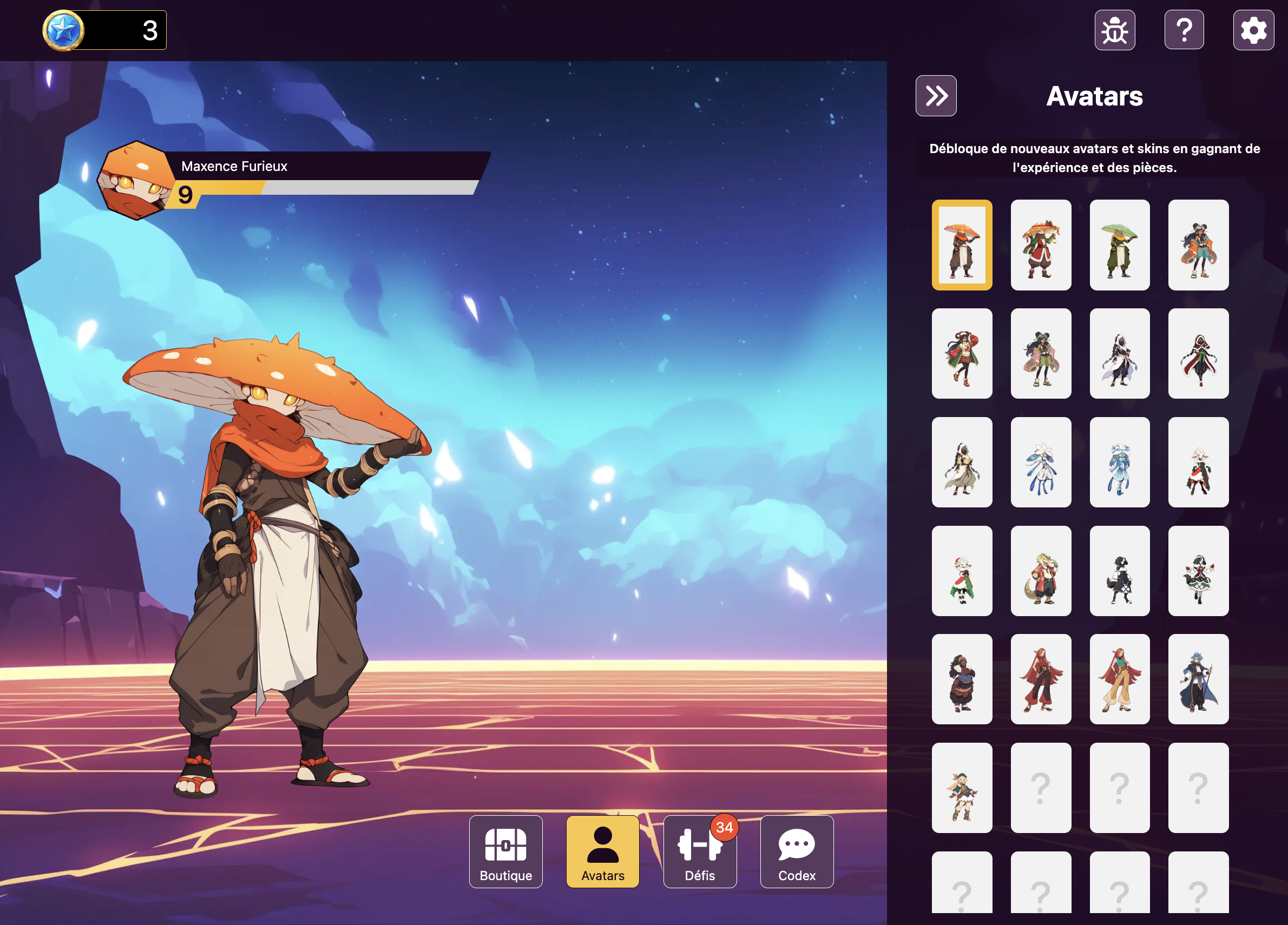This screenshot has width=1288, height=925.
Task: Open the Défis challenges panel
Action: [x=700, y=851]
